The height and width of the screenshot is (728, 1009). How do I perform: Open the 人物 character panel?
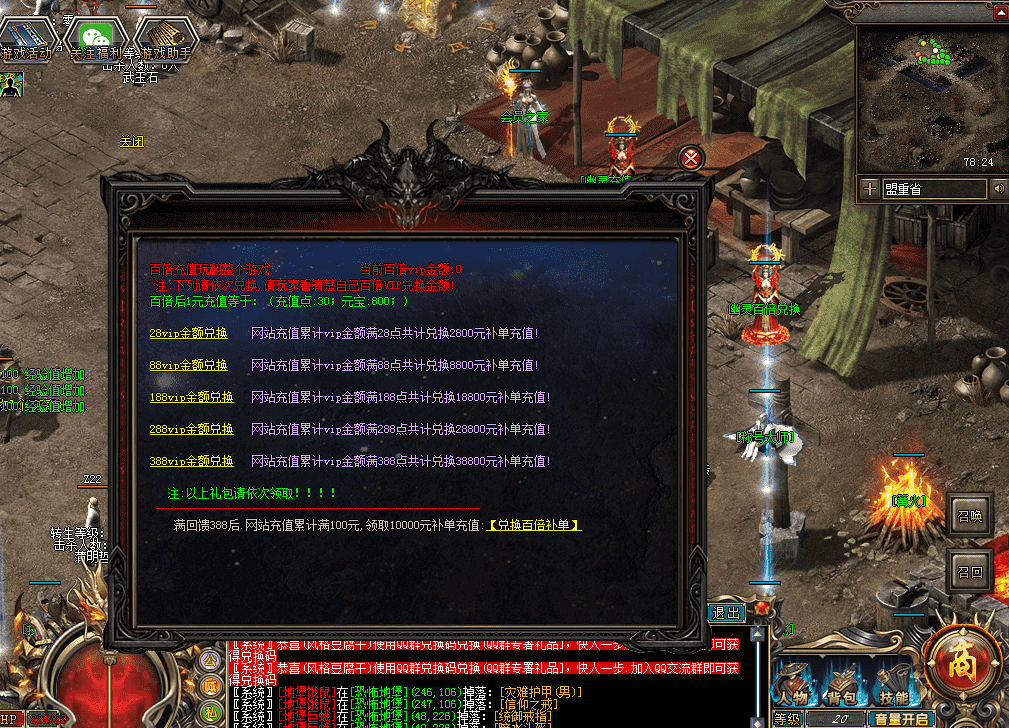coord(795,687)
